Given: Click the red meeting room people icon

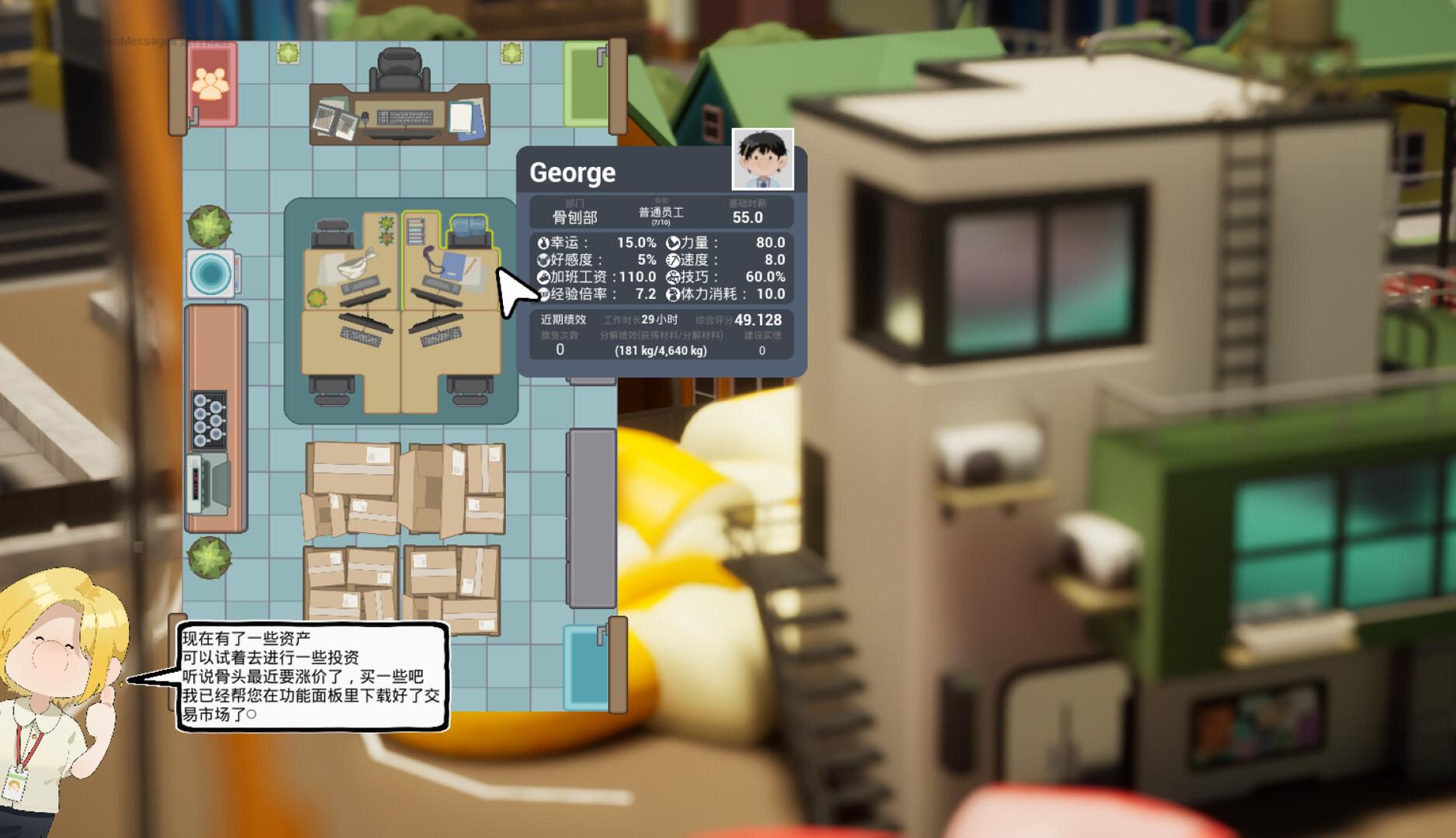Looking at the screenshot, I should tap(210, 84).
